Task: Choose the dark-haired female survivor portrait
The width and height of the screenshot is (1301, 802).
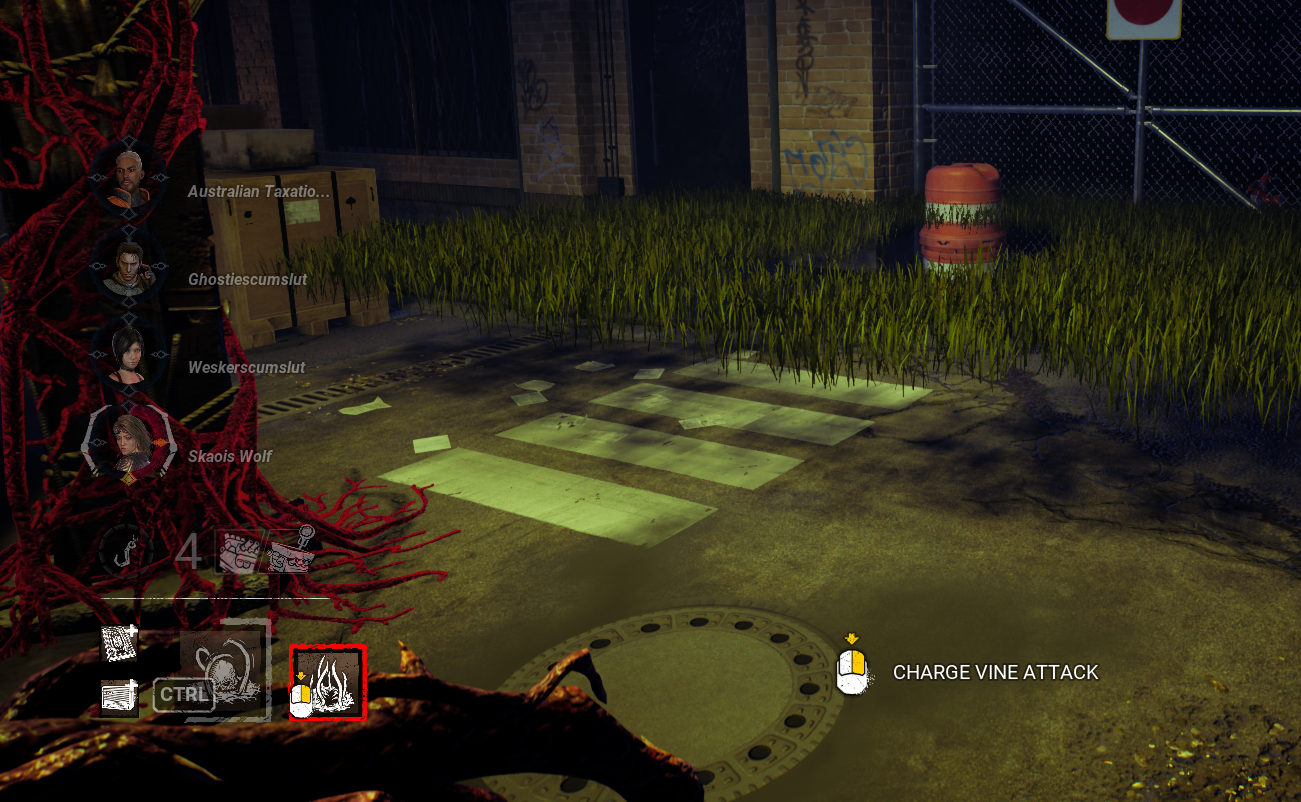Action: (x=128, y=353)
